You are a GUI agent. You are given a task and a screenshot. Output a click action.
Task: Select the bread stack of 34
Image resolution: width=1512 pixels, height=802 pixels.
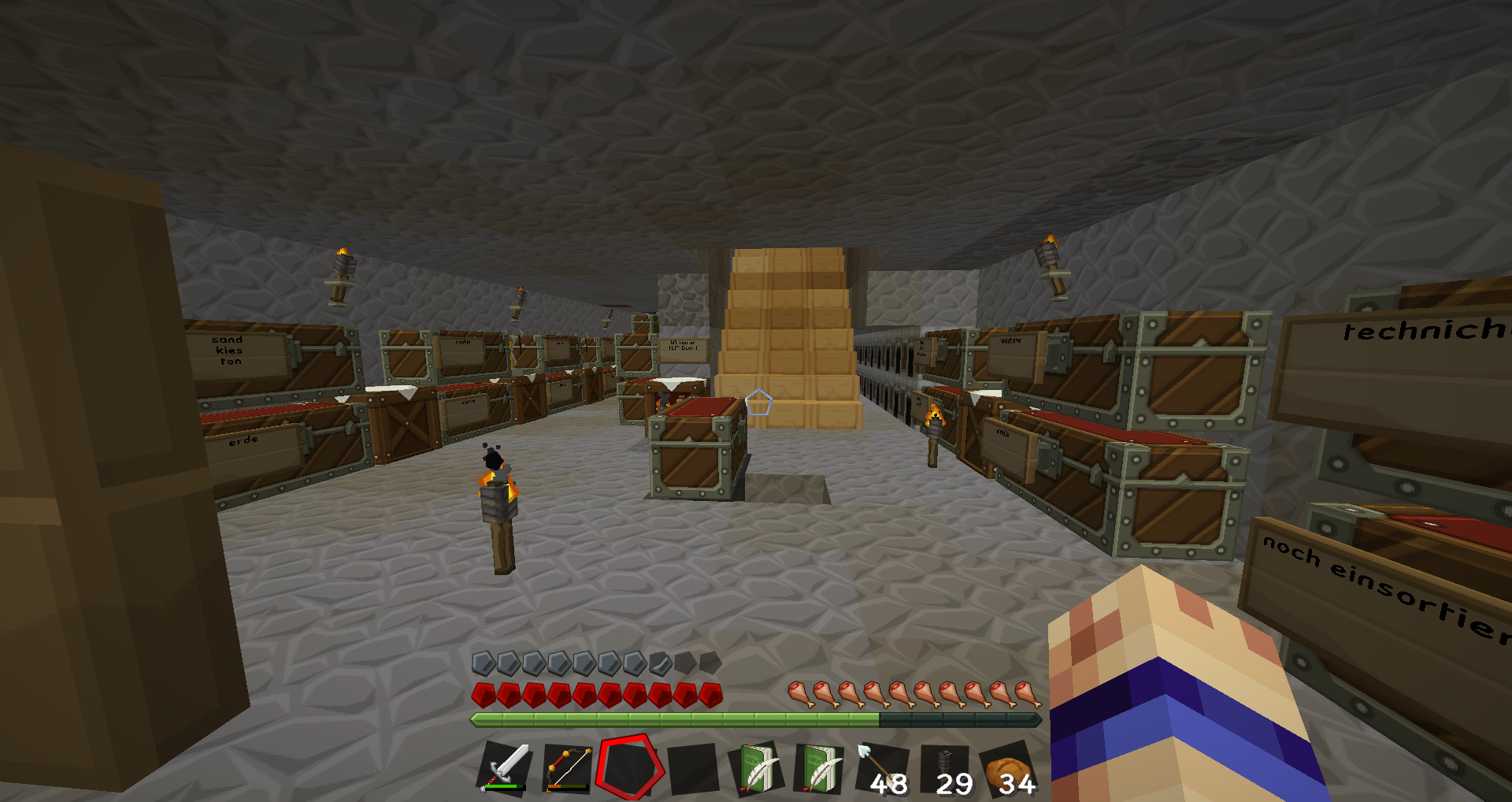pyautogui.click(x=1009, y=767)
